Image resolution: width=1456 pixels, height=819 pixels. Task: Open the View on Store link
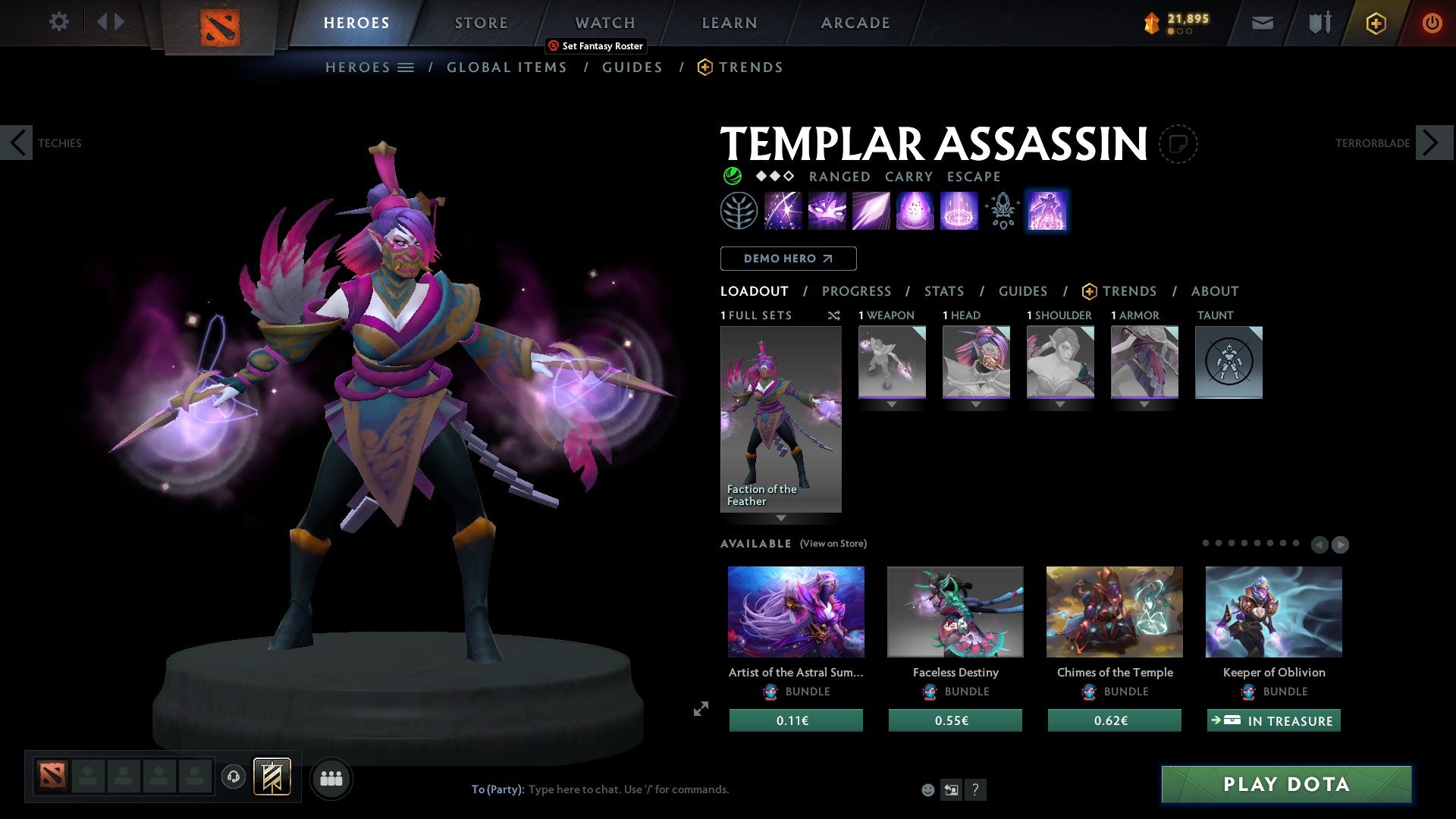(x=833, y=544)
